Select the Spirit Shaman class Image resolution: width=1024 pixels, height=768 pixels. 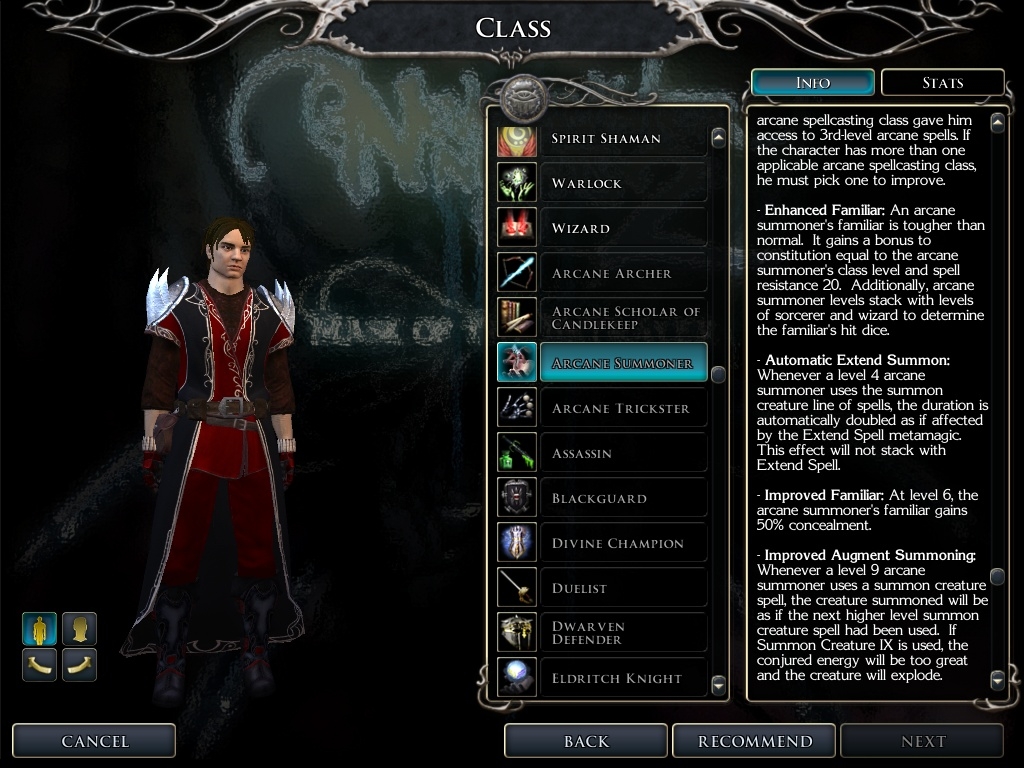605,138
